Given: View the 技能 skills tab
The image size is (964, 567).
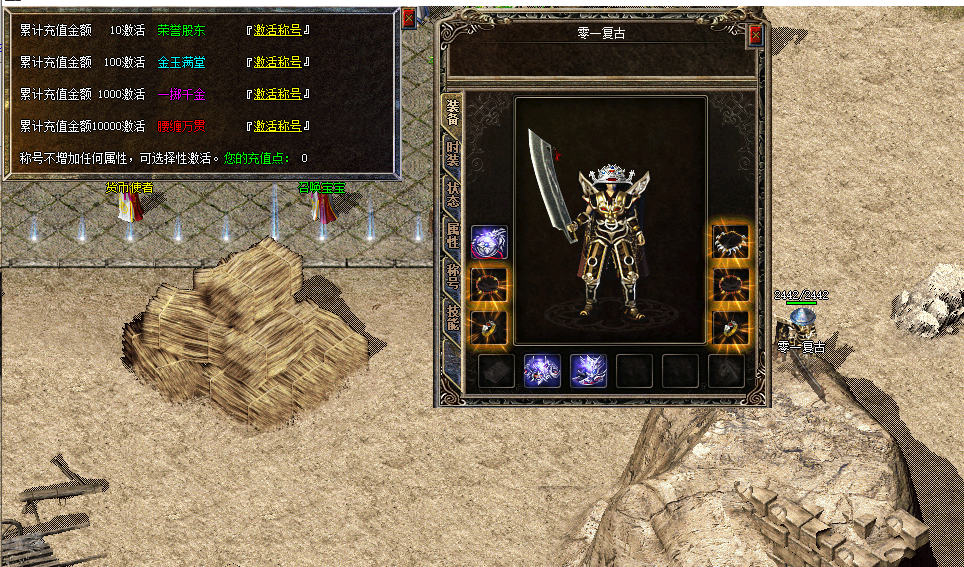Looking at the screenshot, I should tap(453, 318).
